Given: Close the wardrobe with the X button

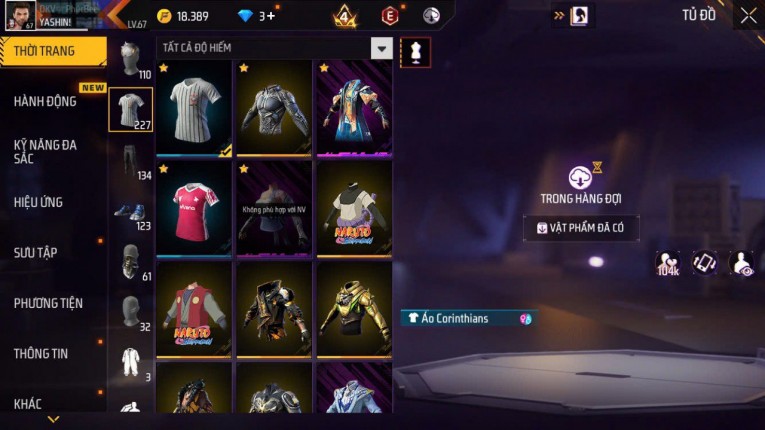Looking at the screenshot, I should coord(748,15).
